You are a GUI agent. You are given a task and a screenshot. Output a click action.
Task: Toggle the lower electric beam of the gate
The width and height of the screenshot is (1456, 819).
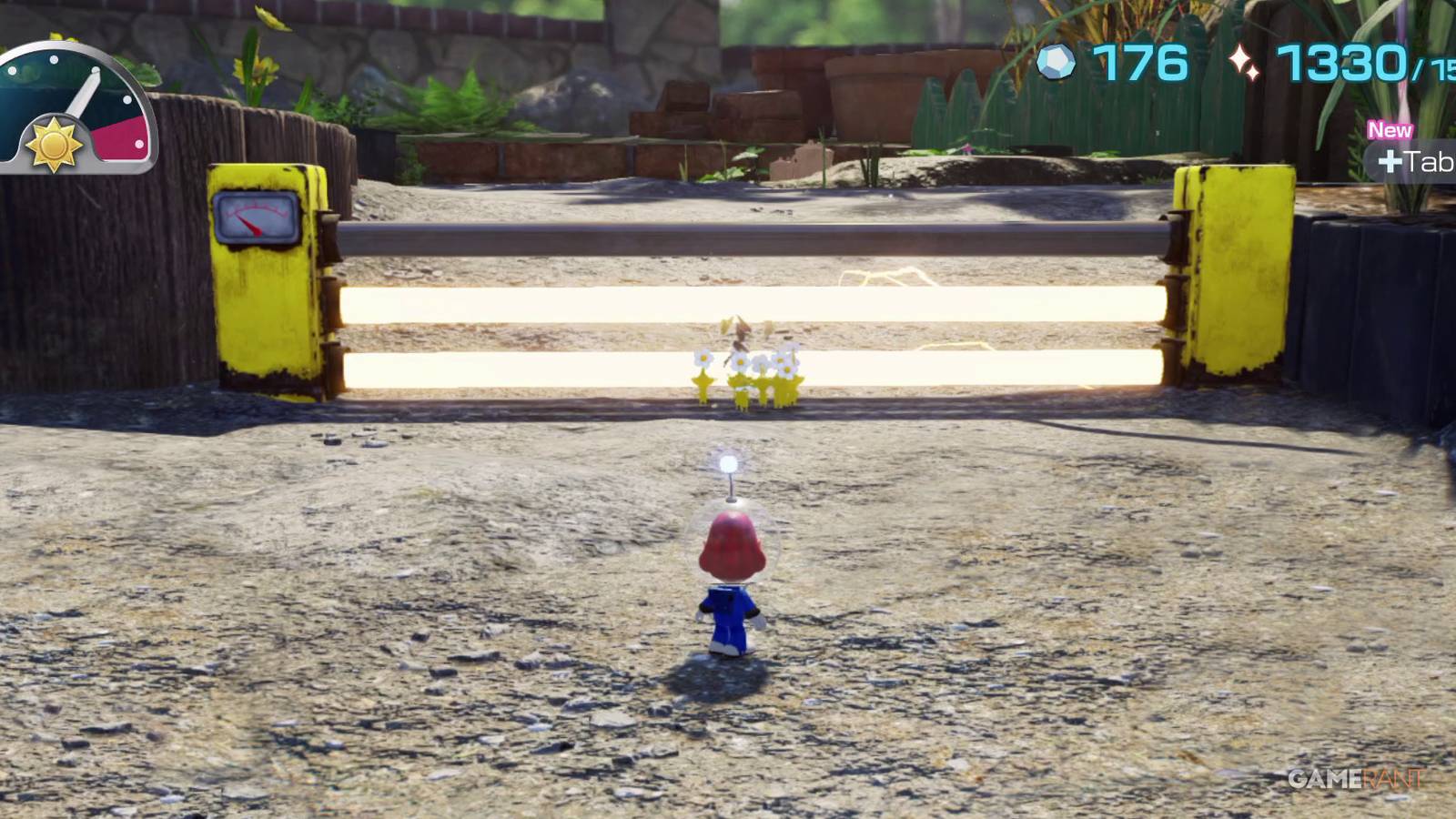pyautogui.click(x=546, y=369)
